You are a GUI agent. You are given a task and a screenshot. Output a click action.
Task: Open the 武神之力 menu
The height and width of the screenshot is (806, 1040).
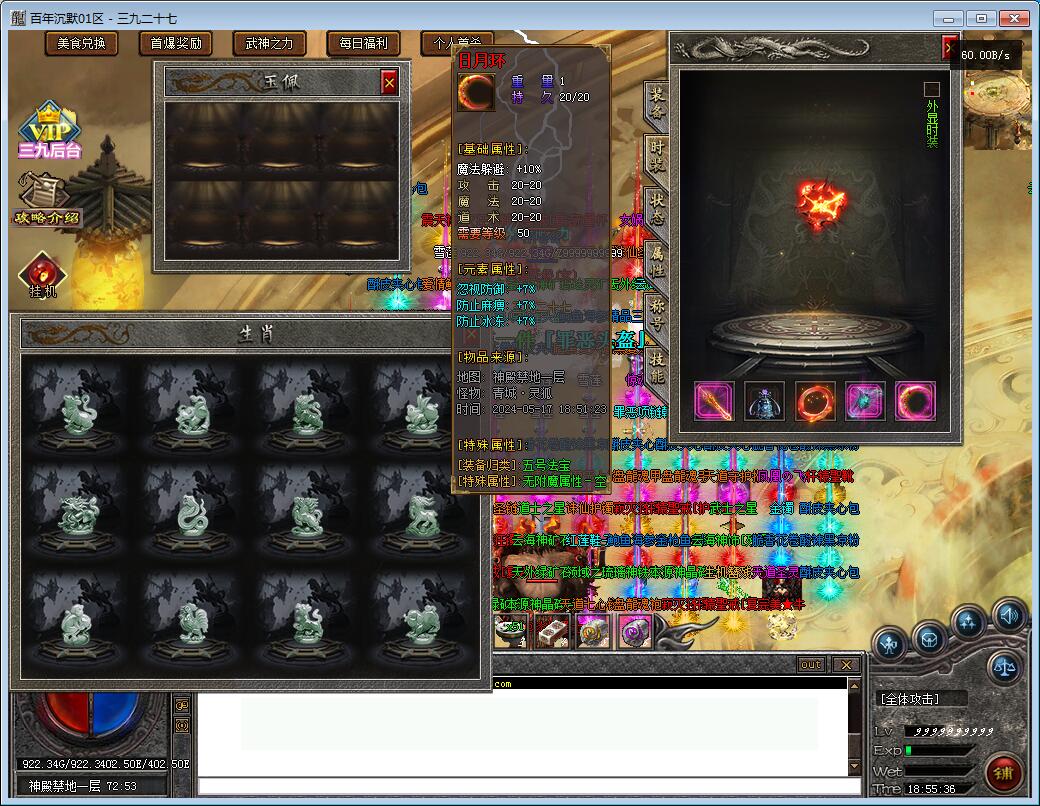(270, 43)
